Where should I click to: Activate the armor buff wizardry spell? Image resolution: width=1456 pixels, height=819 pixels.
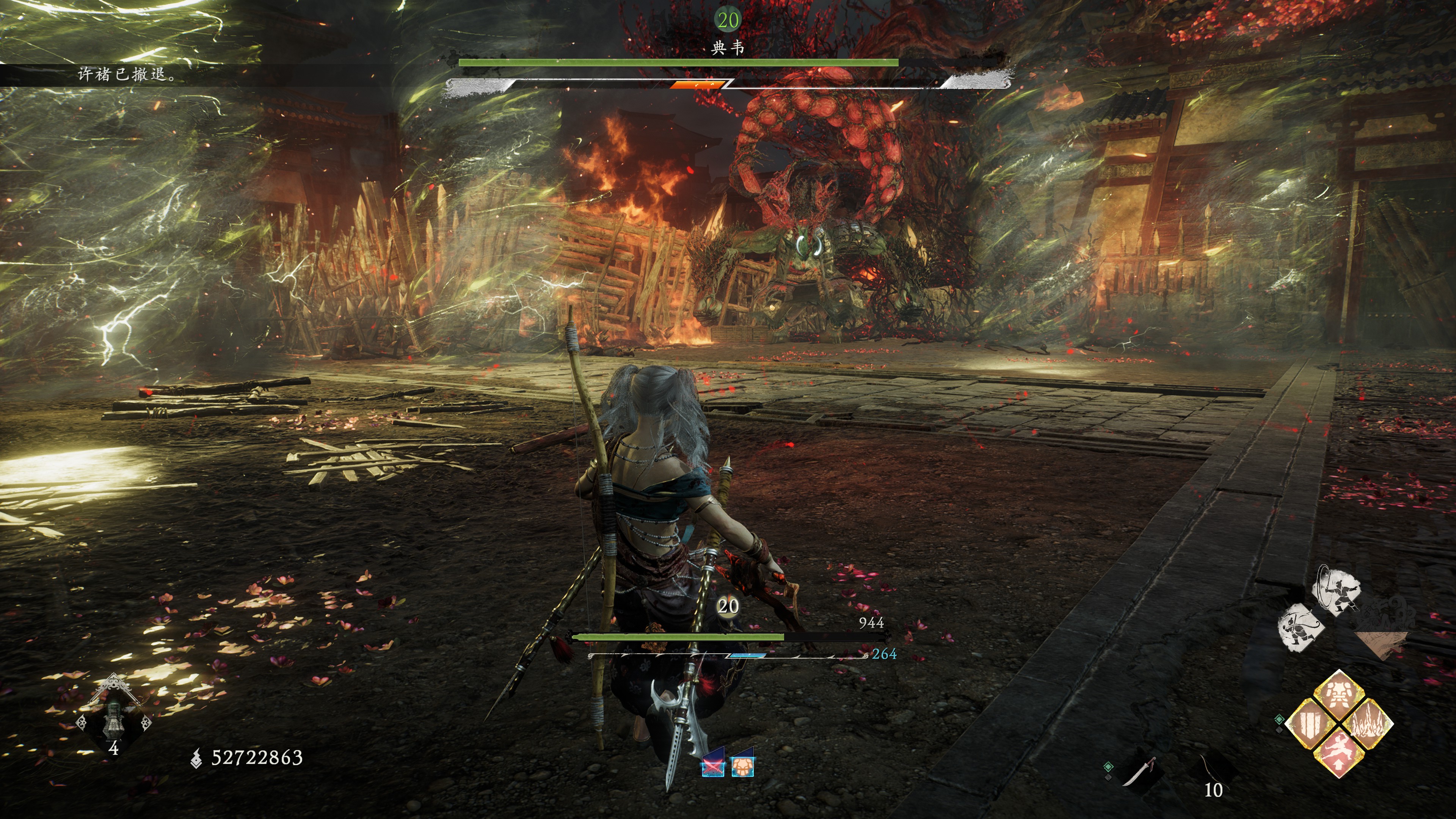[1338, 696]
